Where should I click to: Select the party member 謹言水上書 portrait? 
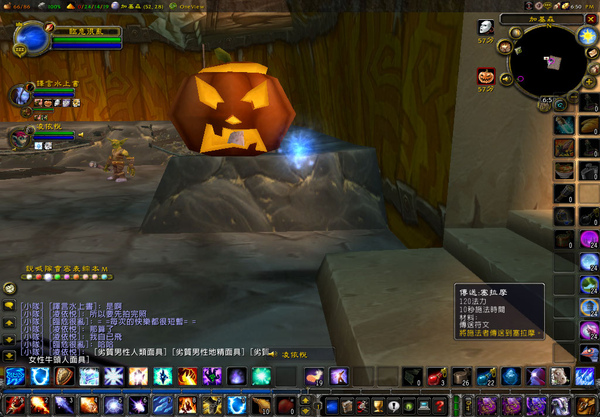[x=20, y=95]
